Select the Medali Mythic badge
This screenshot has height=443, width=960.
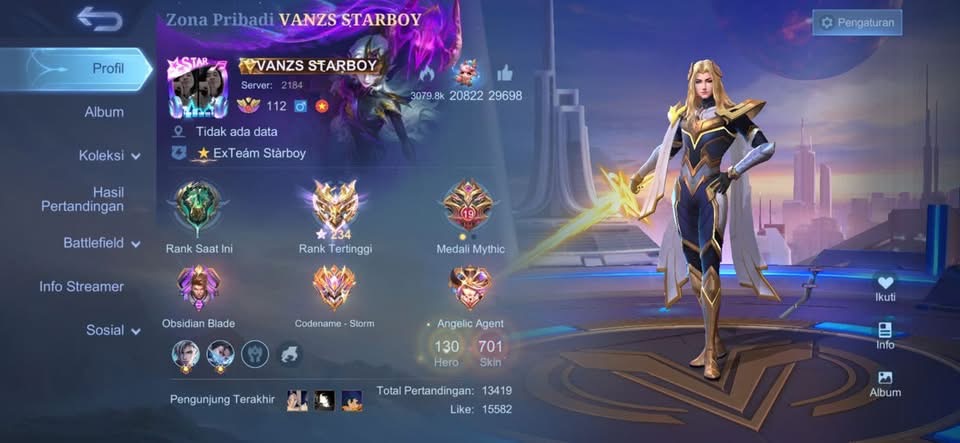click(x=470, y=205)
